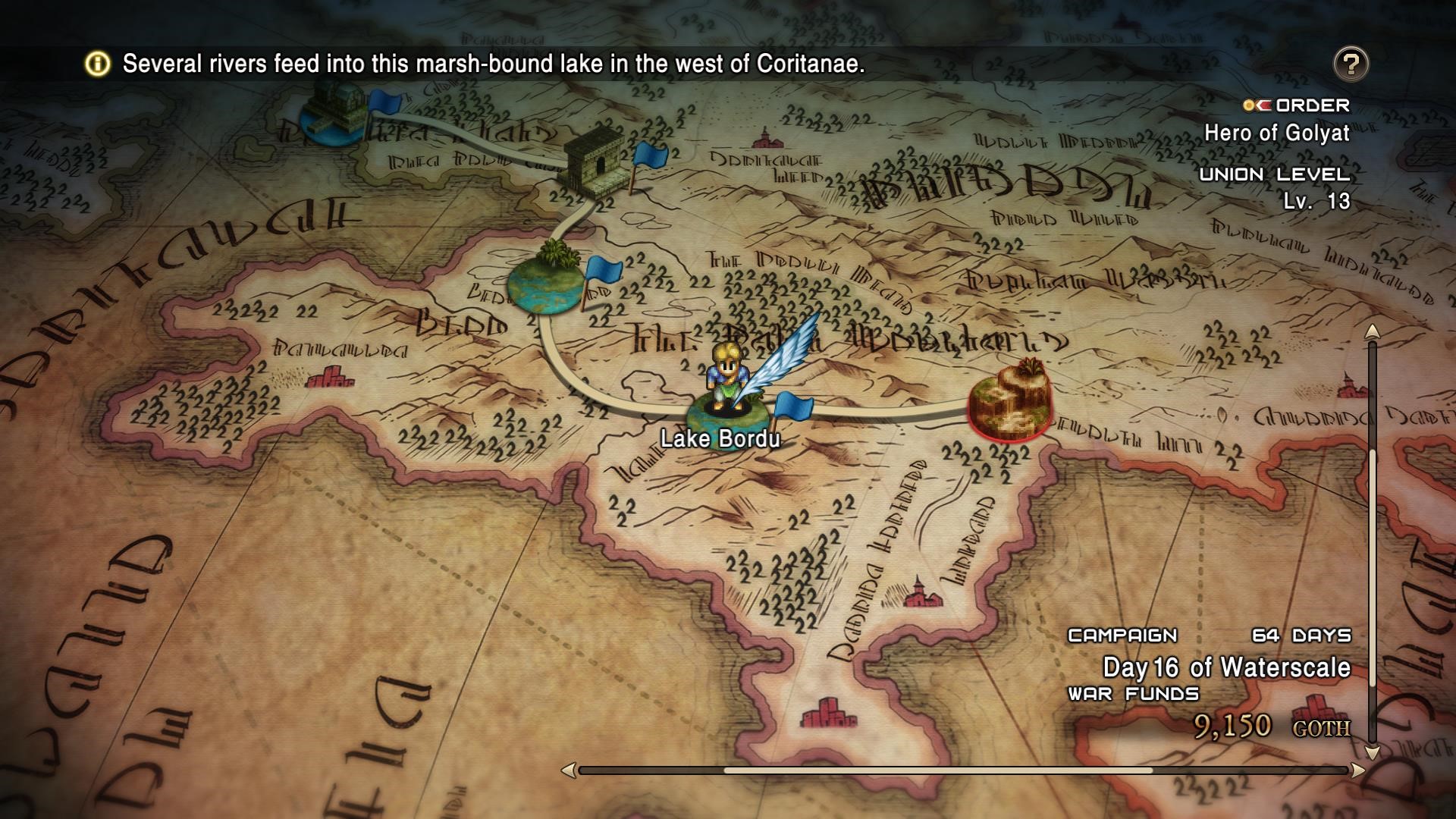Screen dimensions: 1456x819
Task: Pick the stone fortress gate location
Action: click(595, 160)
